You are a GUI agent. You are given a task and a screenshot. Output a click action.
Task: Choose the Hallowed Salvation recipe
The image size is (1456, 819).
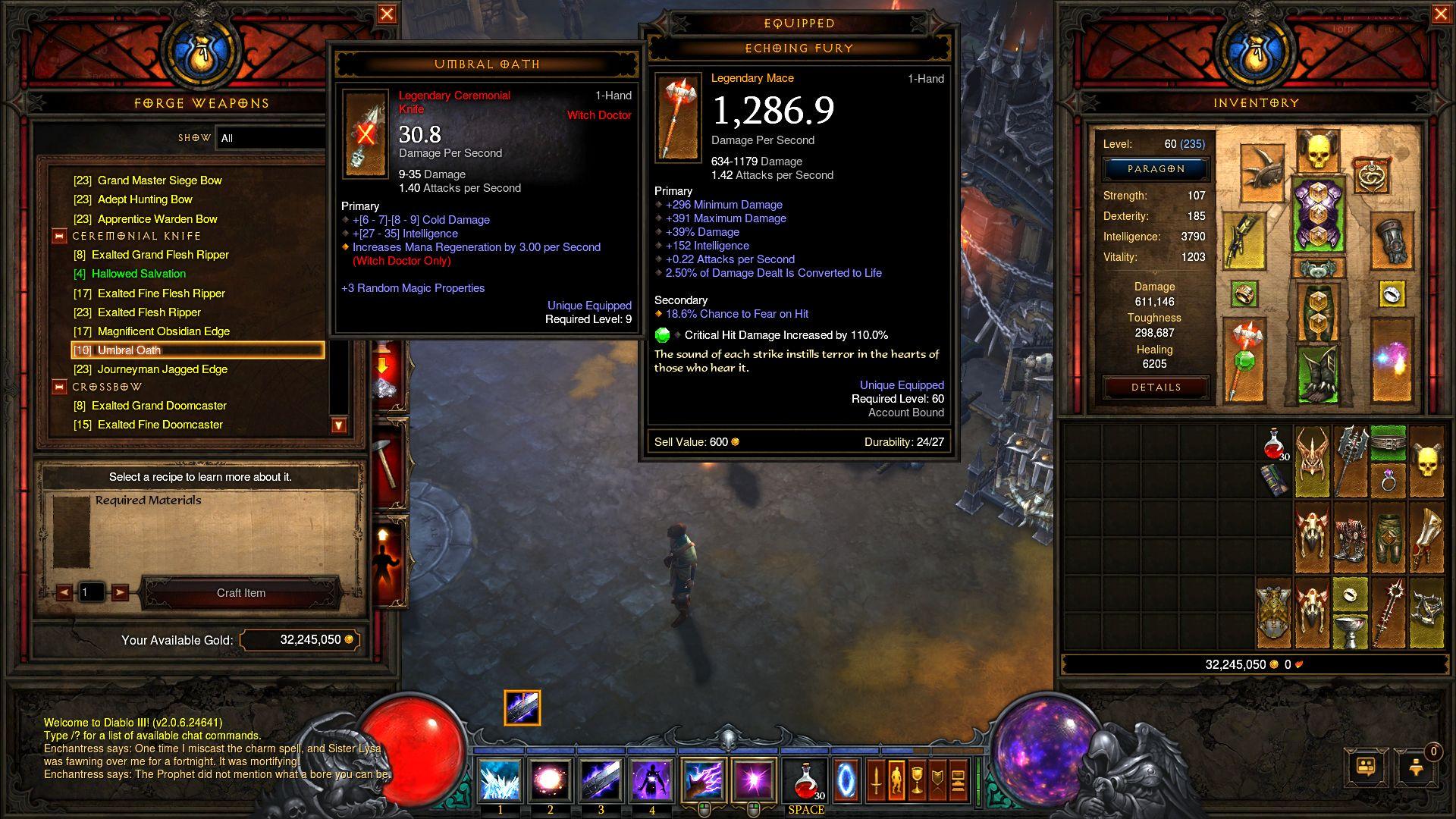click(138, 274)
